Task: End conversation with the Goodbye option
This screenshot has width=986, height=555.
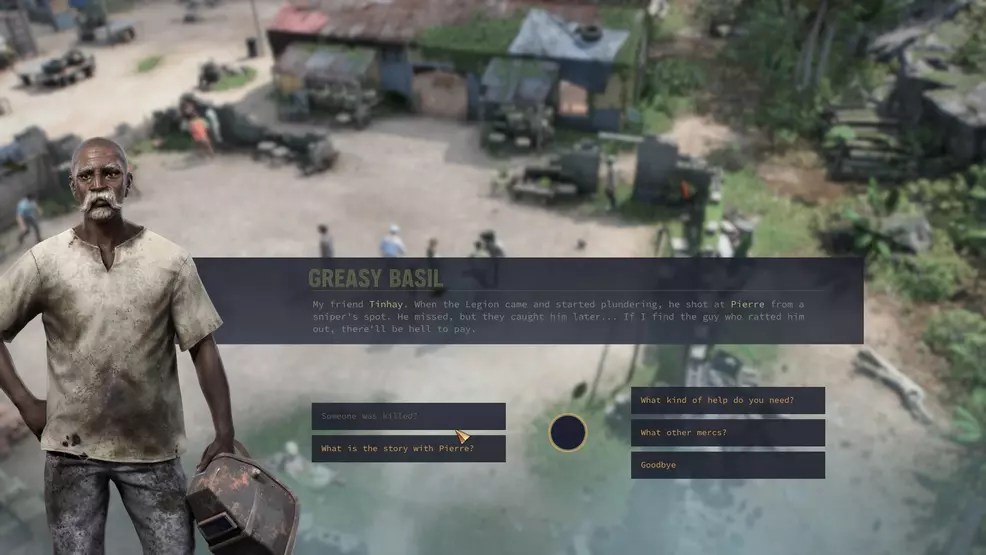Action: click(x=727, y=465)
